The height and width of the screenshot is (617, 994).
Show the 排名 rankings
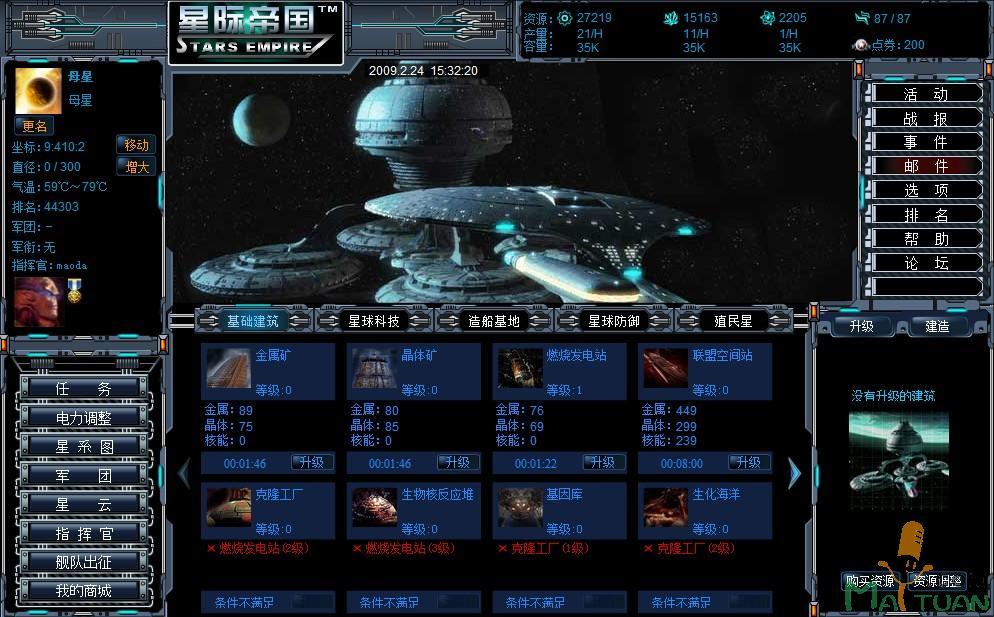click(x=924, y=215)
